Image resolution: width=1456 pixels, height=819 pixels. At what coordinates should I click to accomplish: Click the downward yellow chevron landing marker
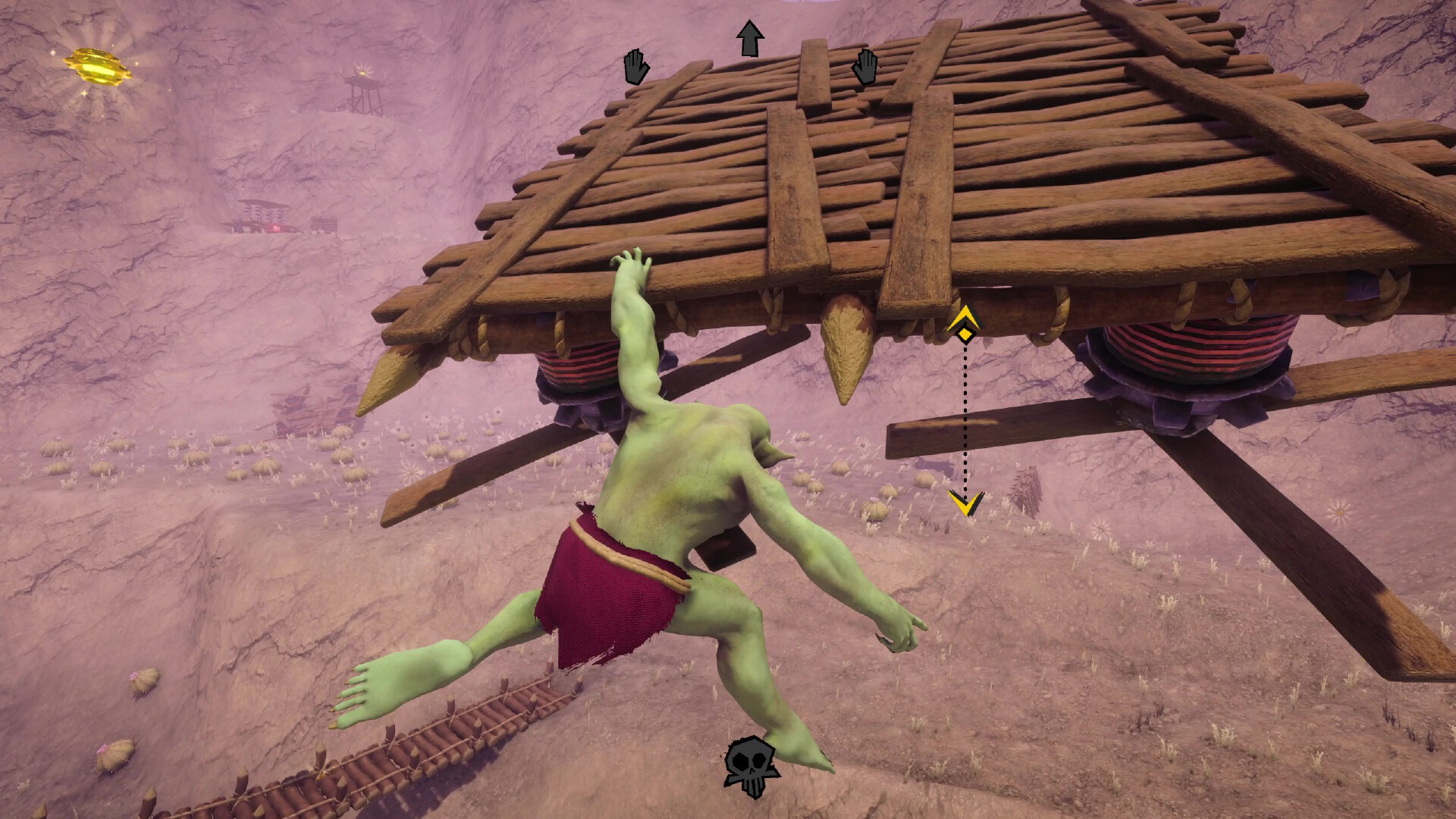point(963,505)
